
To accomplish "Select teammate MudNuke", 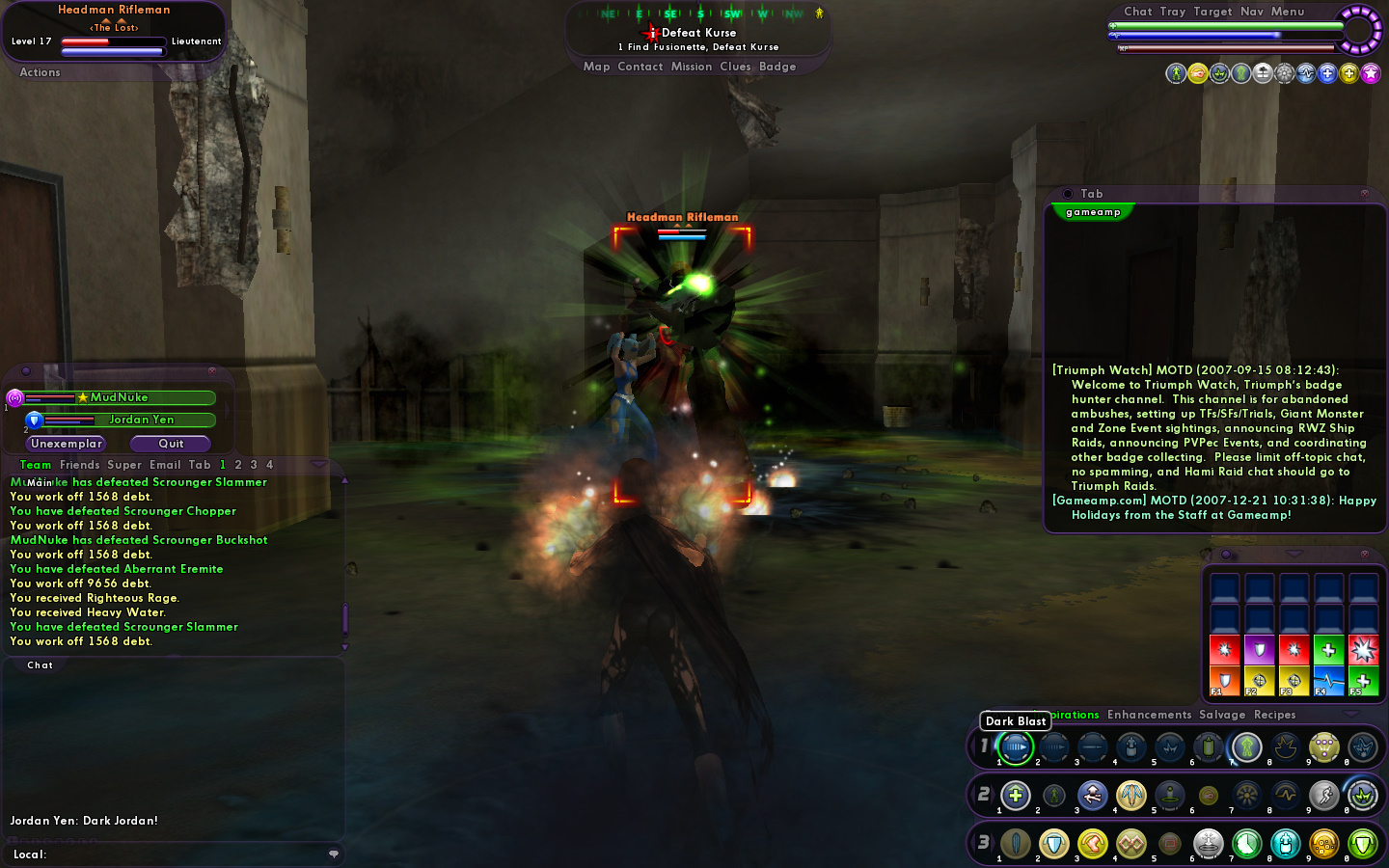I will click(x=120, y=397).
